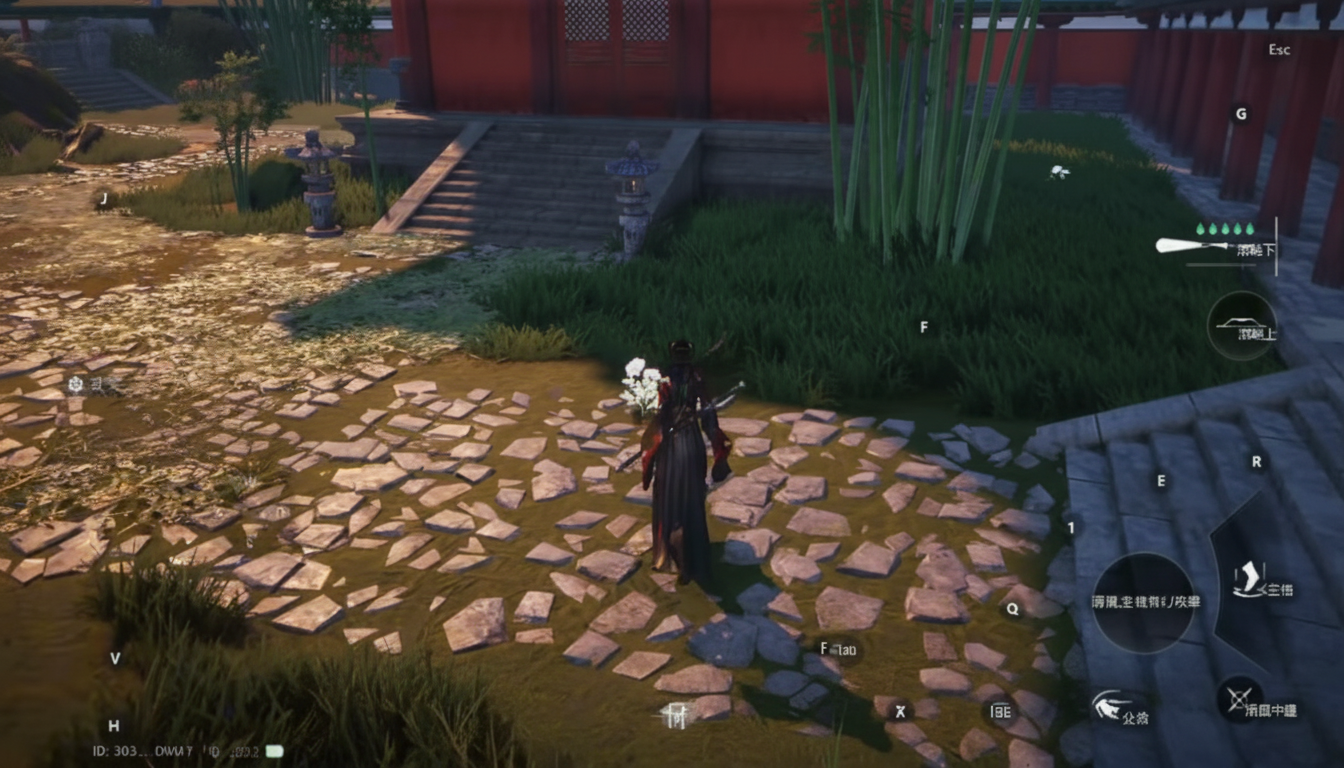Select the R skill menu entry
Viewport: 1344px width, 768px height.
1255,461
